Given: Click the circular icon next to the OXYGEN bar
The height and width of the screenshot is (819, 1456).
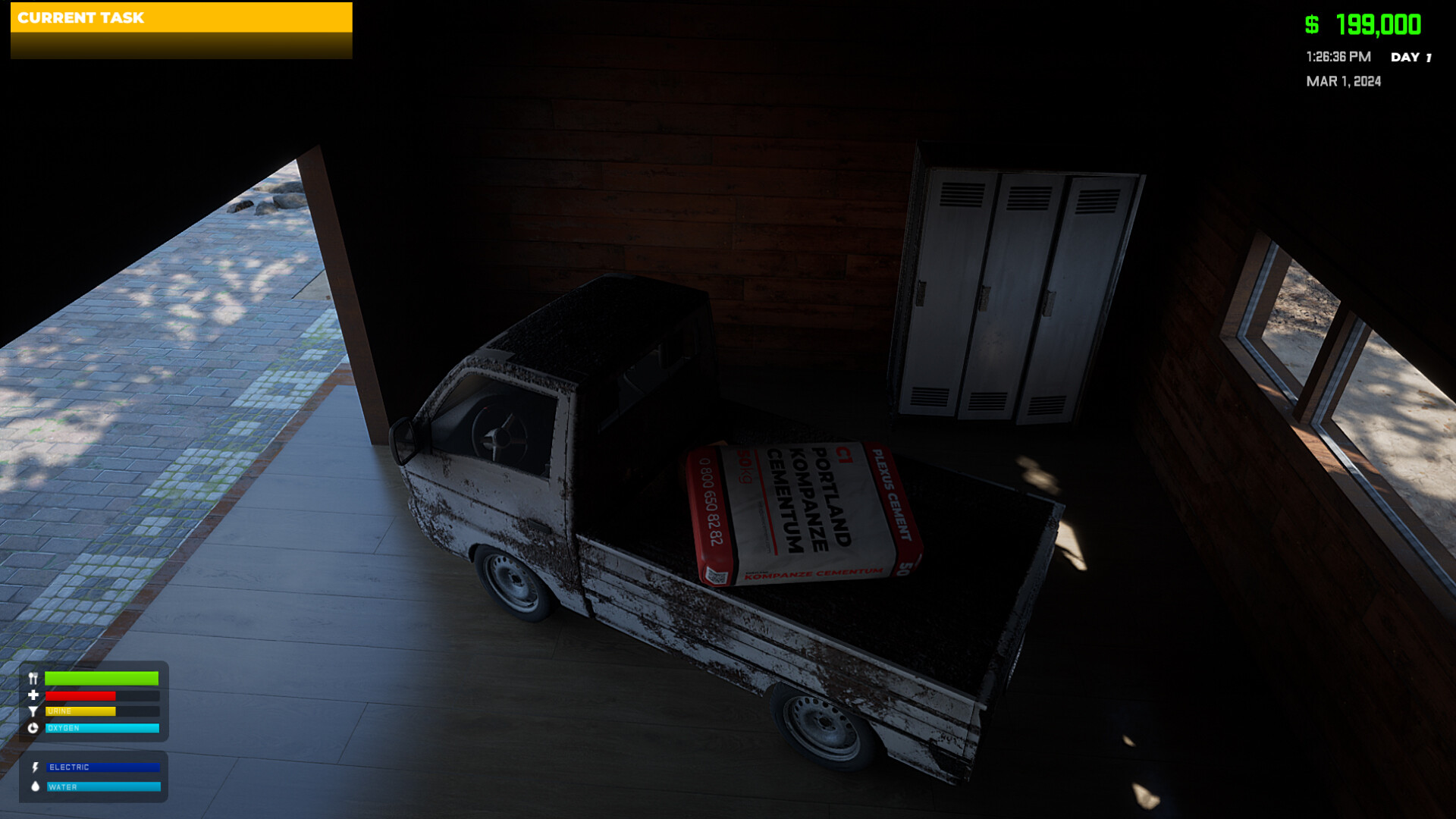Looking at the screenshot, I should (x=33, y=728).
